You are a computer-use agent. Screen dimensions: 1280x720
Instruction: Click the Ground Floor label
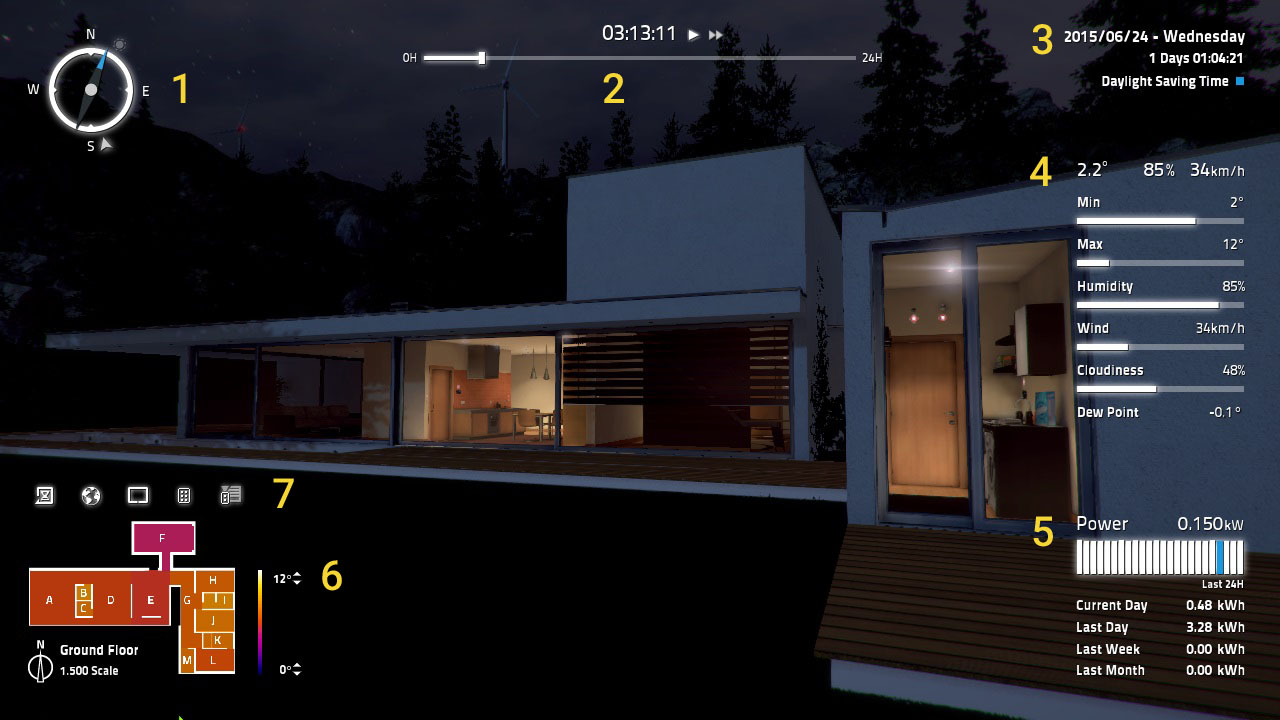pyautogui.click(x=99, y=650)
